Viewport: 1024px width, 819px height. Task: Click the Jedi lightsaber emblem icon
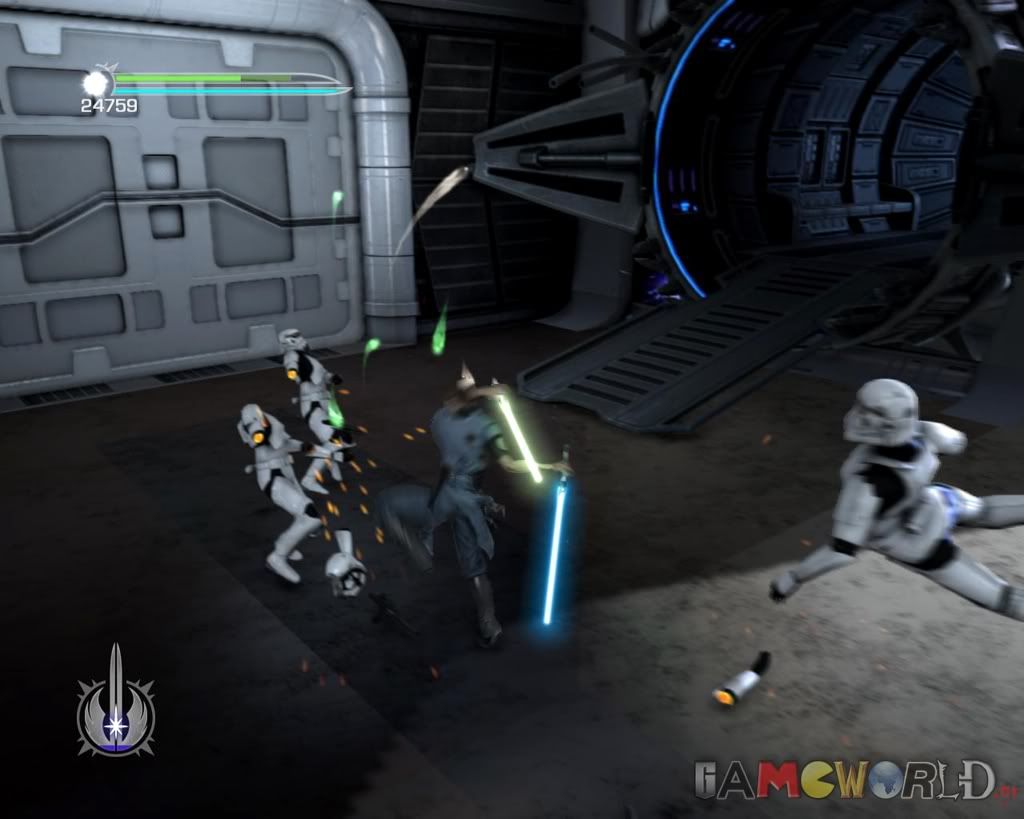tap(116, 705)
